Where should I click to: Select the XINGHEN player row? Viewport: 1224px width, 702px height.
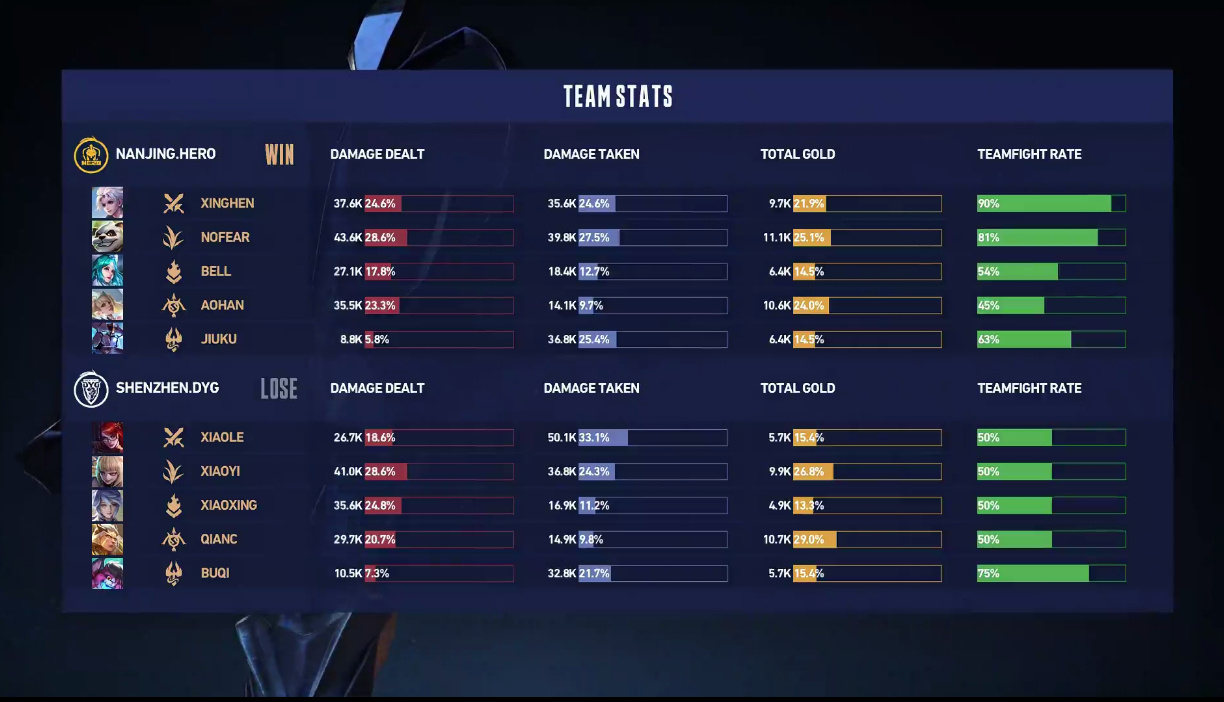(227, 203)
